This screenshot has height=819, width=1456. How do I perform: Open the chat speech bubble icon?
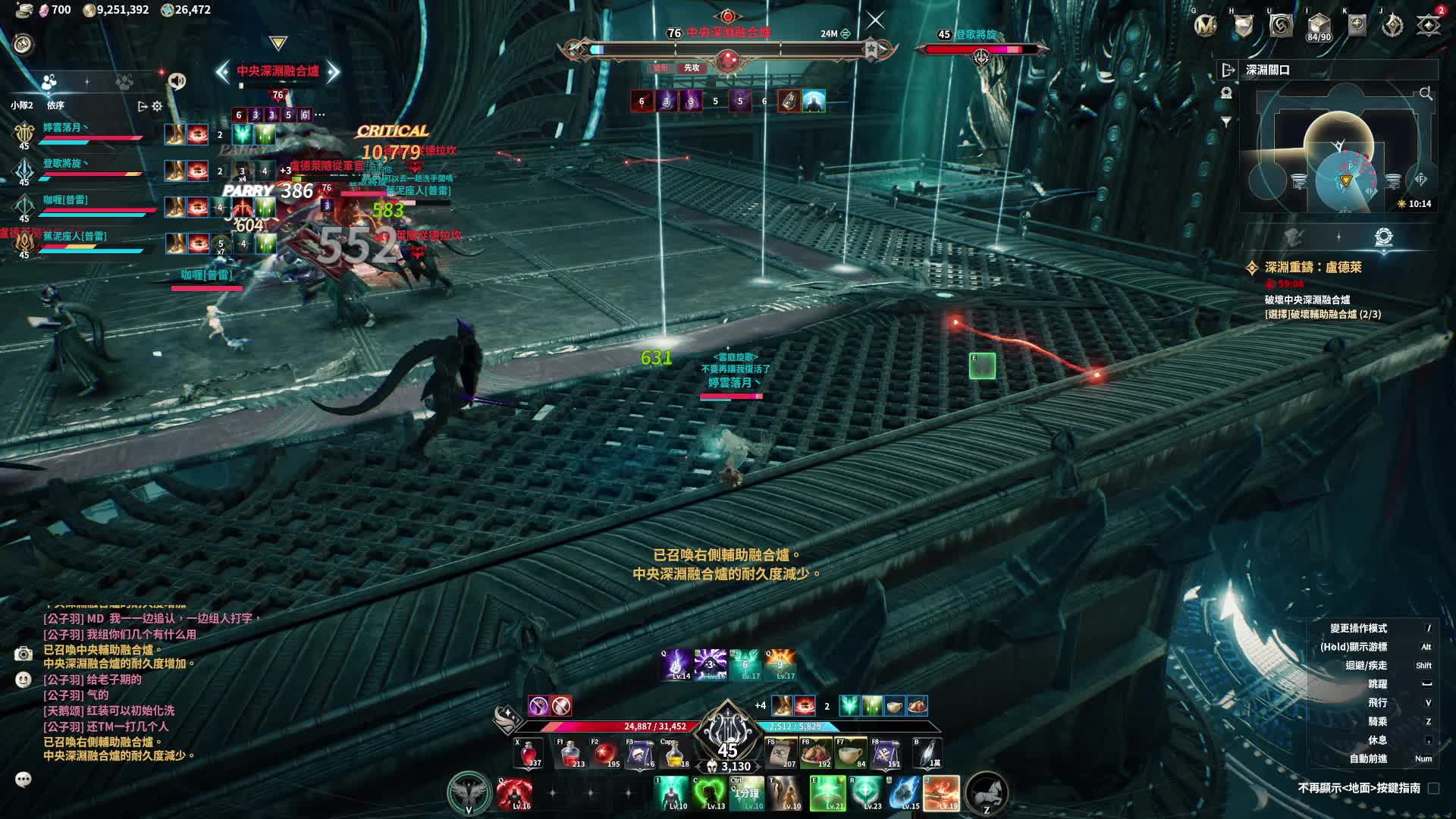(24, 779)
